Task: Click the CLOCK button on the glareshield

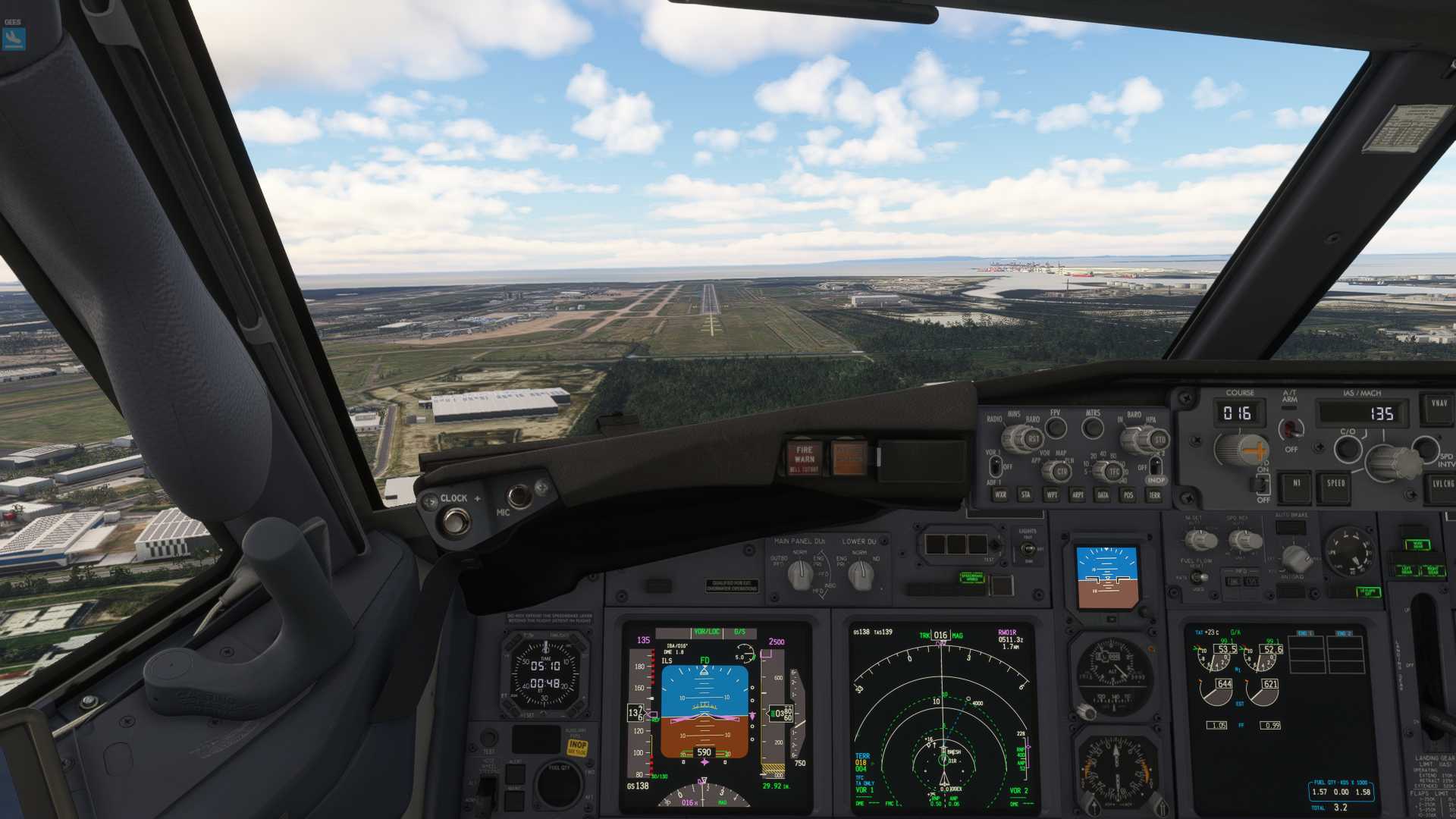Action: point(456,521)
